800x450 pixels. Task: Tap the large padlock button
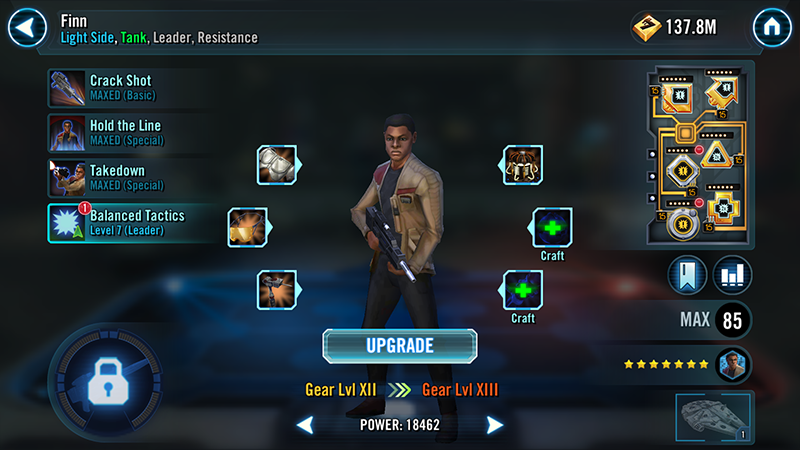point(105,381)
